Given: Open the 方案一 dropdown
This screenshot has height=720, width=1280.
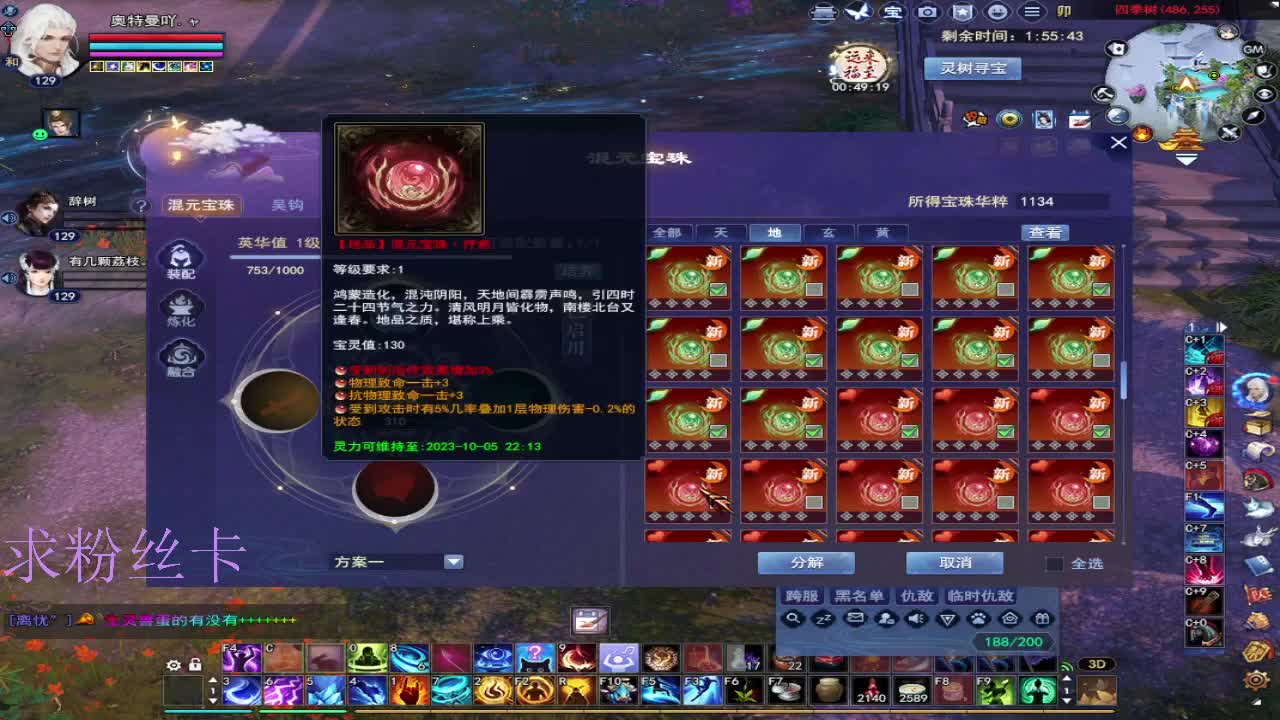Looking at the screenshot, I should [x=453, y=561].
